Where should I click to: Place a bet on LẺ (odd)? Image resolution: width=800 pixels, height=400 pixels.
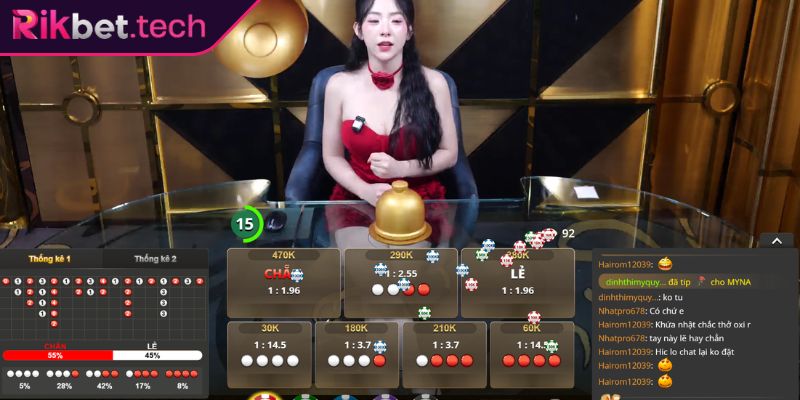(517, 282)
